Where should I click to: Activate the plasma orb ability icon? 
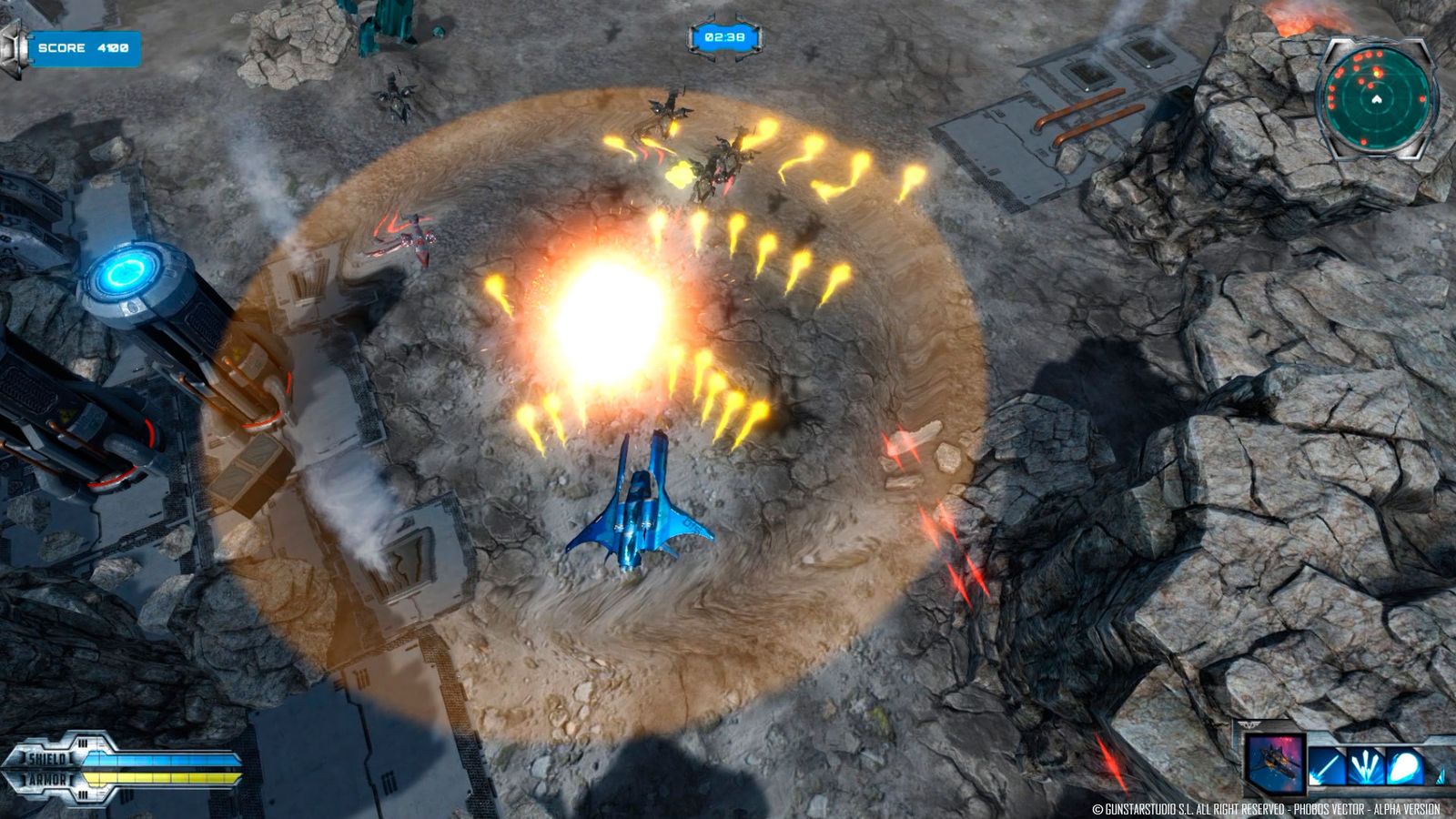(x=1404, y=764)
